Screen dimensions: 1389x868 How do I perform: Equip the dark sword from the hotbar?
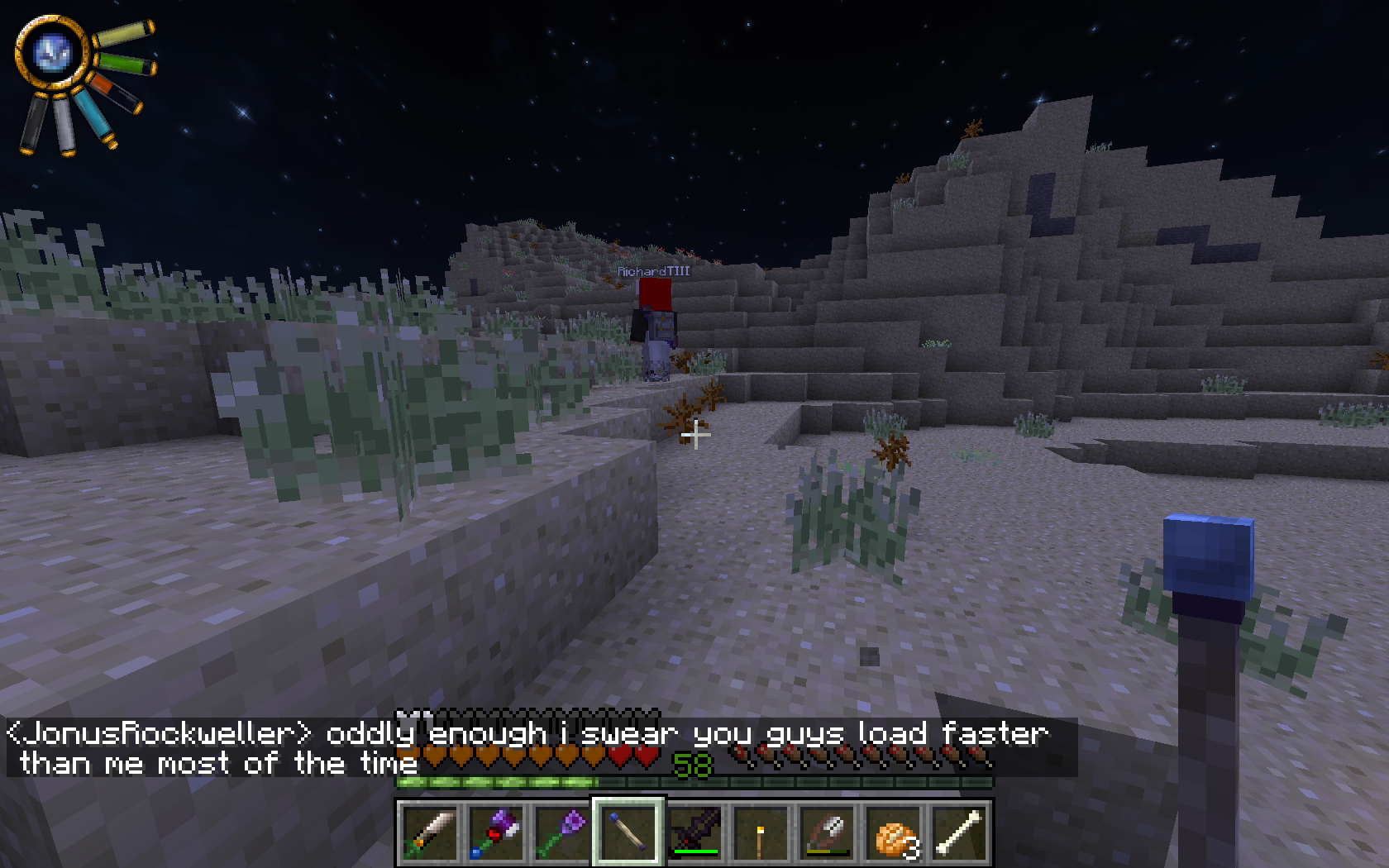[x=694, y=832]
